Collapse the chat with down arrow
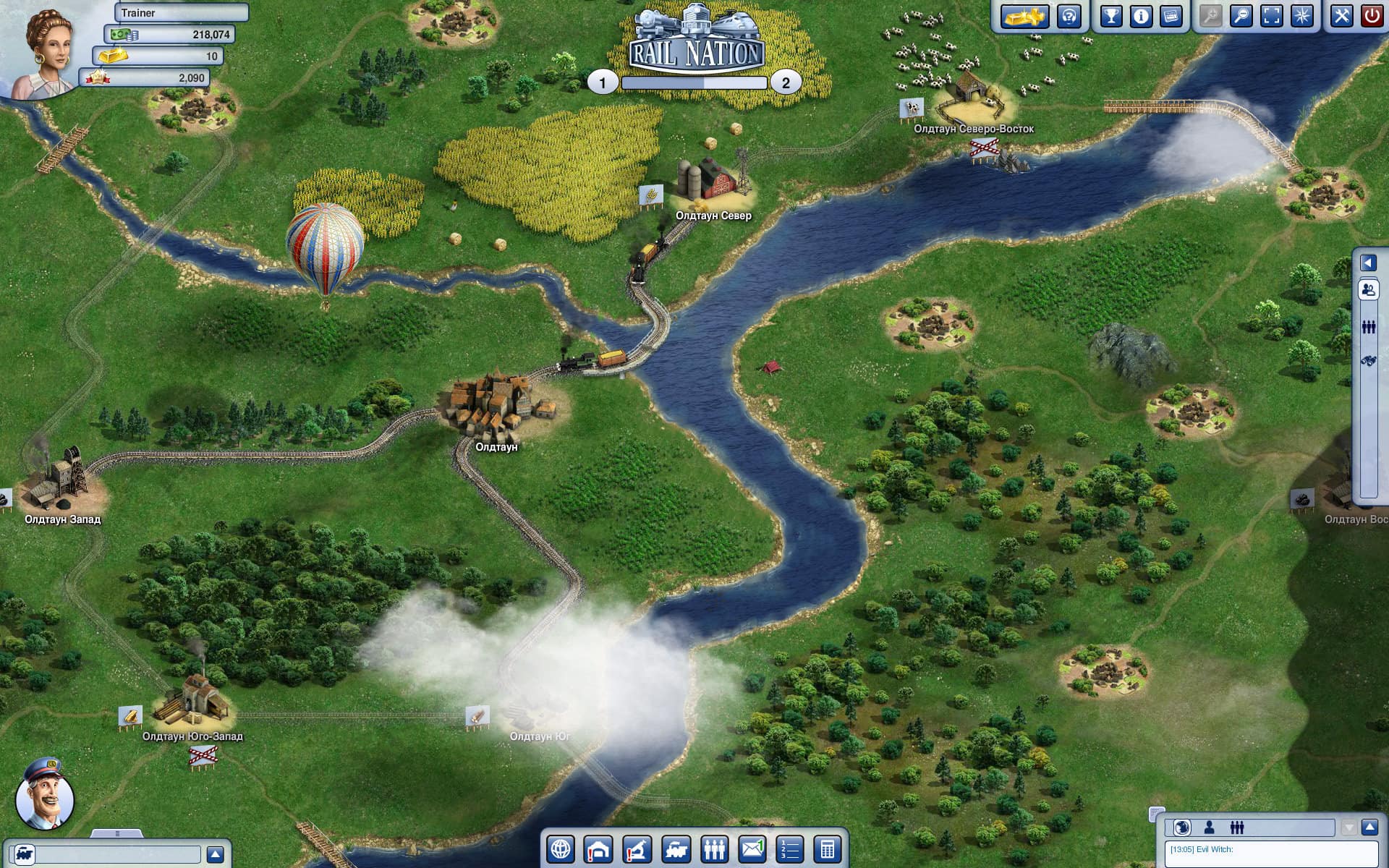Image resolution: width=1389 pixels, height=868 pixels. coord(1348,828)
